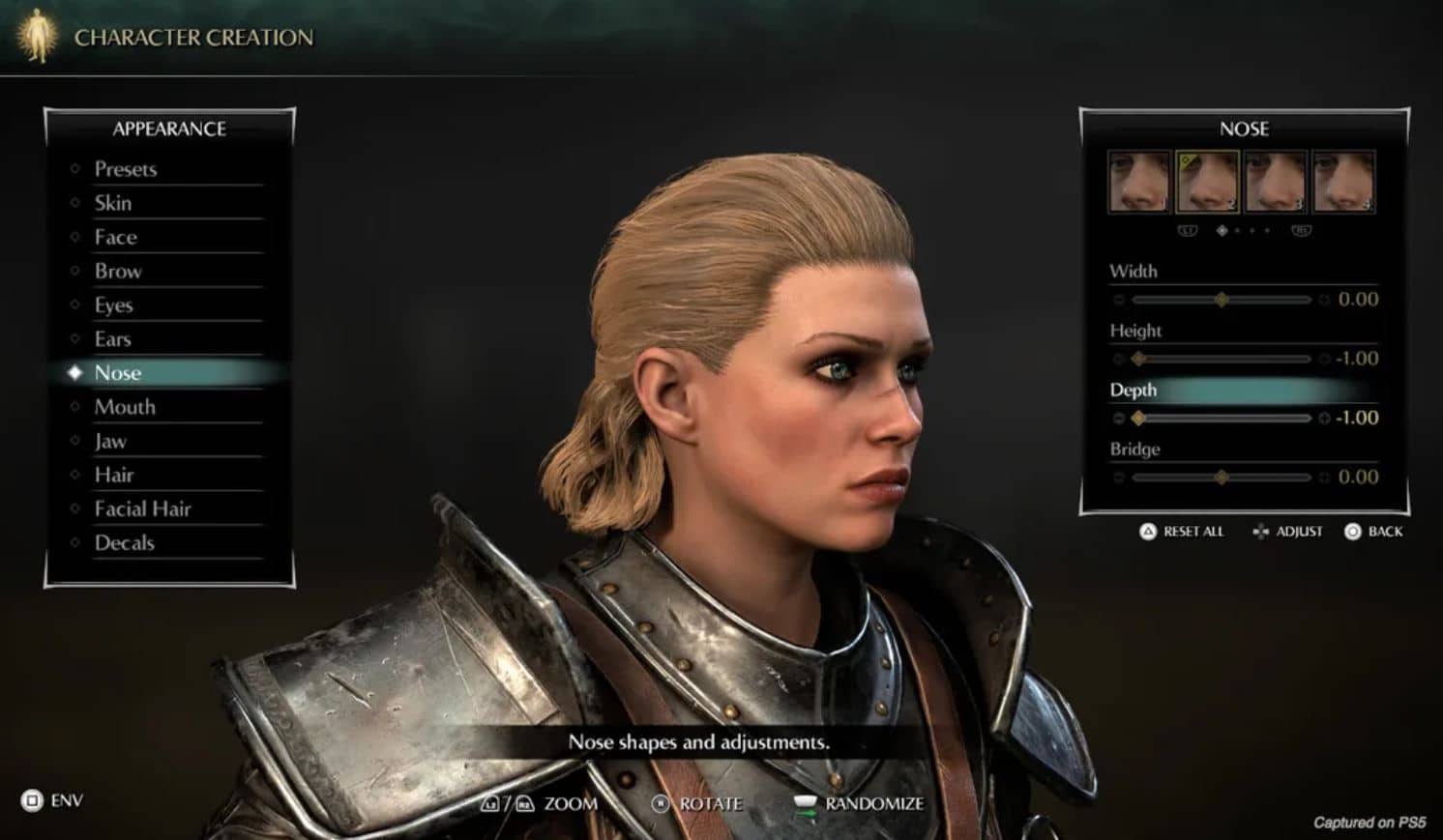Select nose shape thumbnail number 4
This screenshot has width=1443, height=840.
tap(1343, 181)
